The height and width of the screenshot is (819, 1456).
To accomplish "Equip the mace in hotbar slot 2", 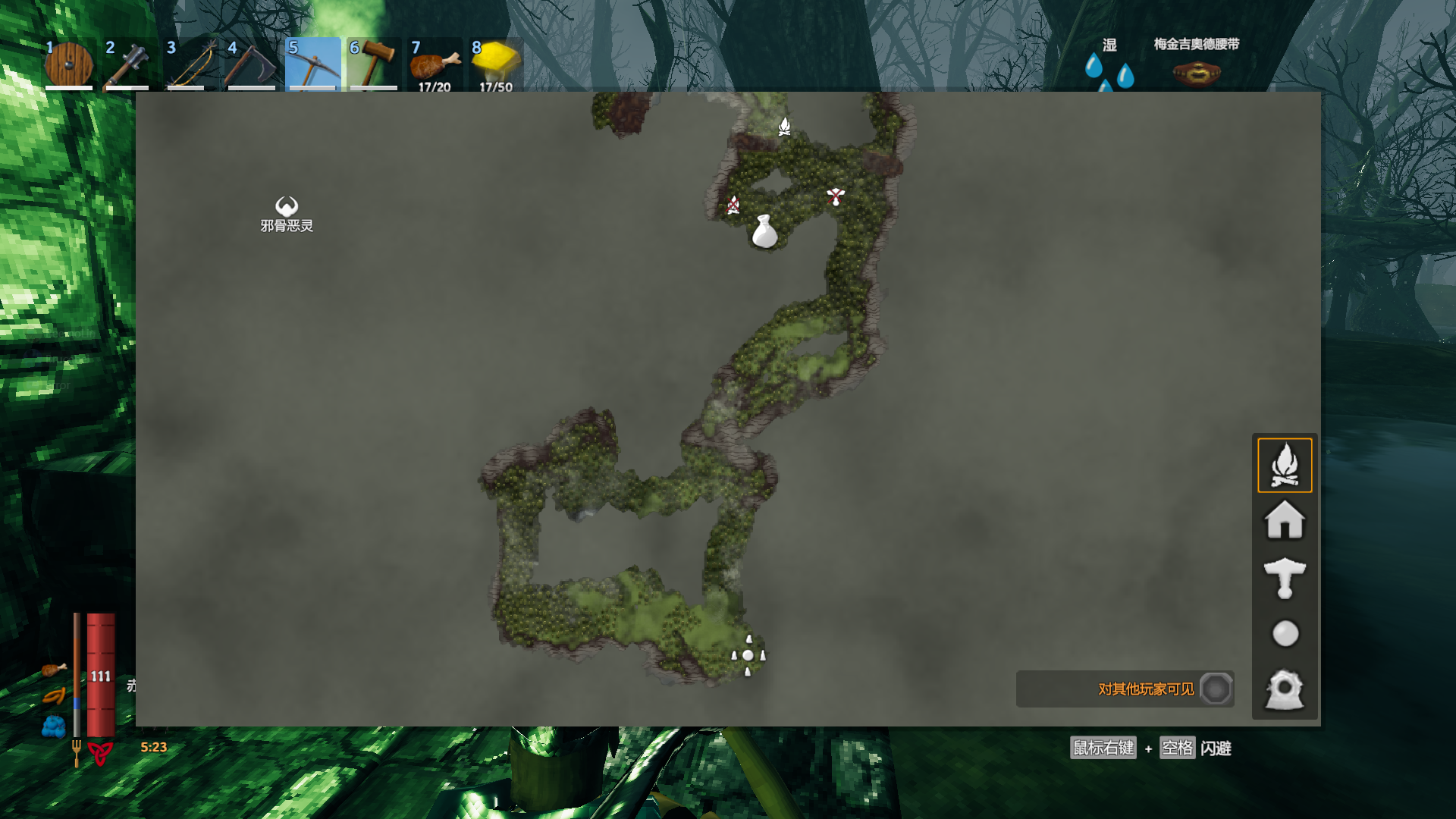I will coord(129,64).
